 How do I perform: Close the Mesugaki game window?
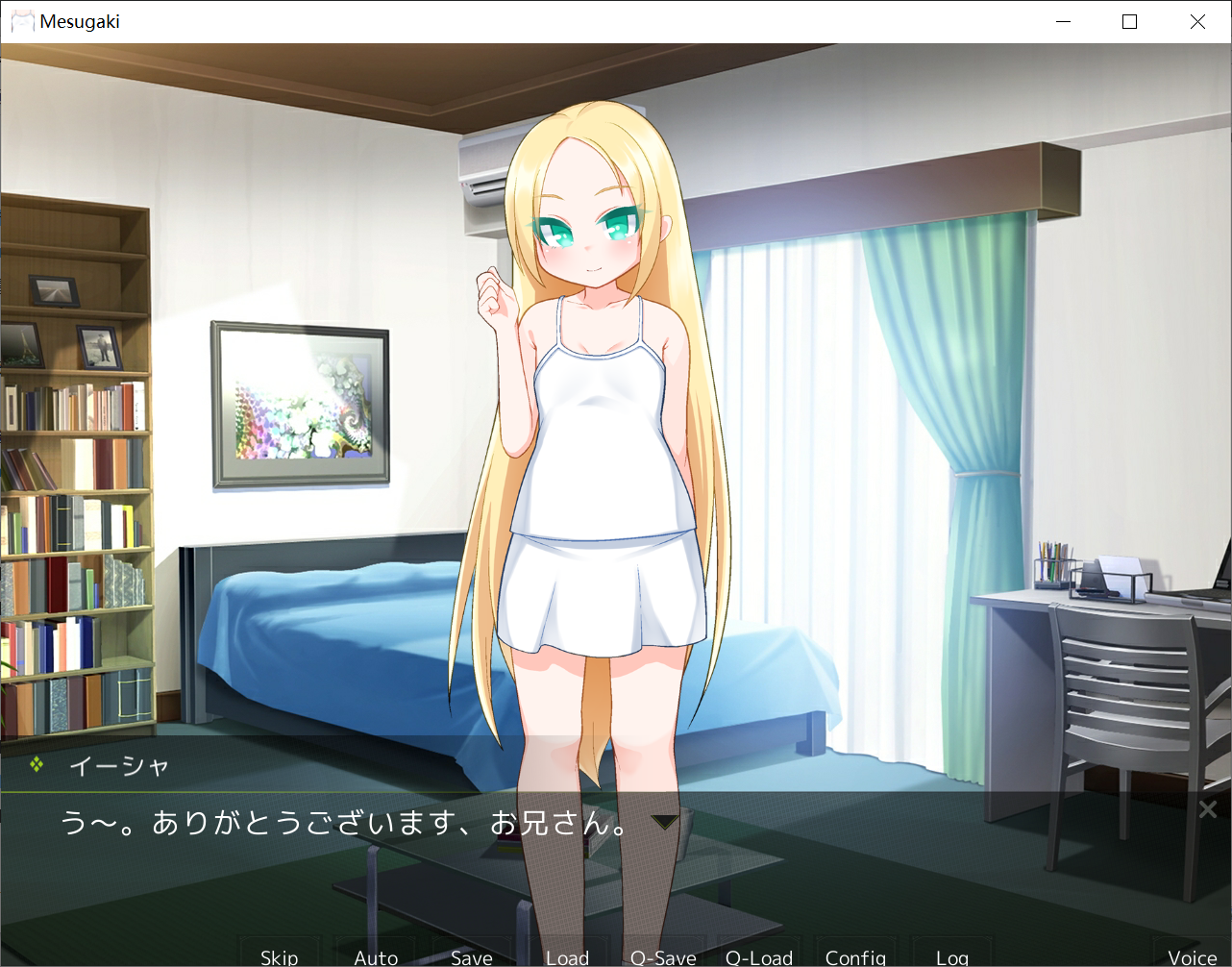tap(1197, 21)
